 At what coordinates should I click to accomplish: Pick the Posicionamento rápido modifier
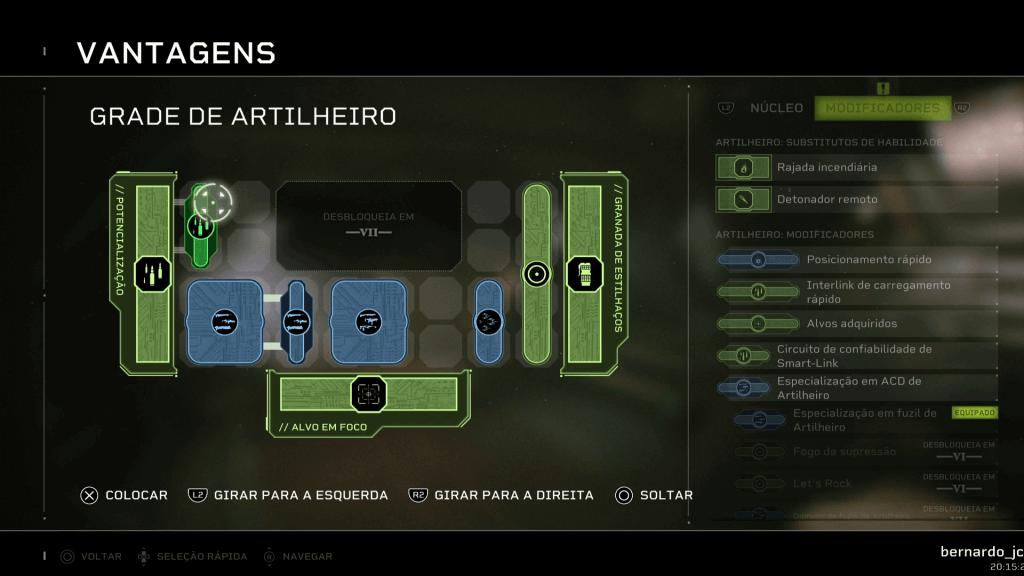coord(868,260)
